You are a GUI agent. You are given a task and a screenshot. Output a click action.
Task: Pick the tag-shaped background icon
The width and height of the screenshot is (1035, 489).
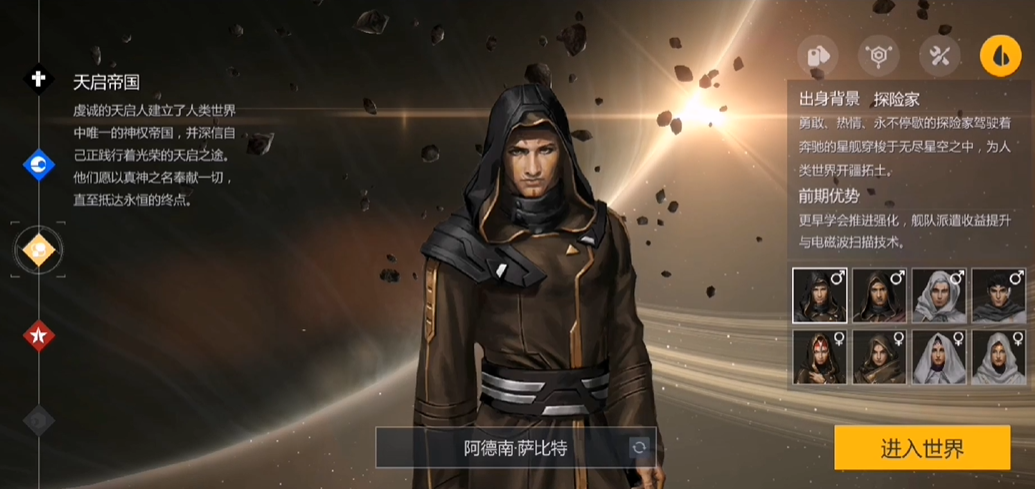tap(818, 56)
